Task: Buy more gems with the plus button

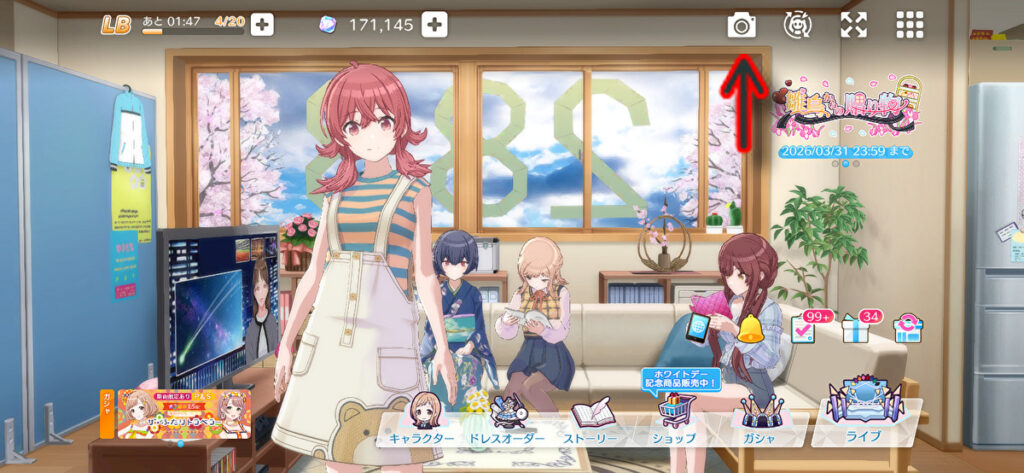Action: [434, 25]
